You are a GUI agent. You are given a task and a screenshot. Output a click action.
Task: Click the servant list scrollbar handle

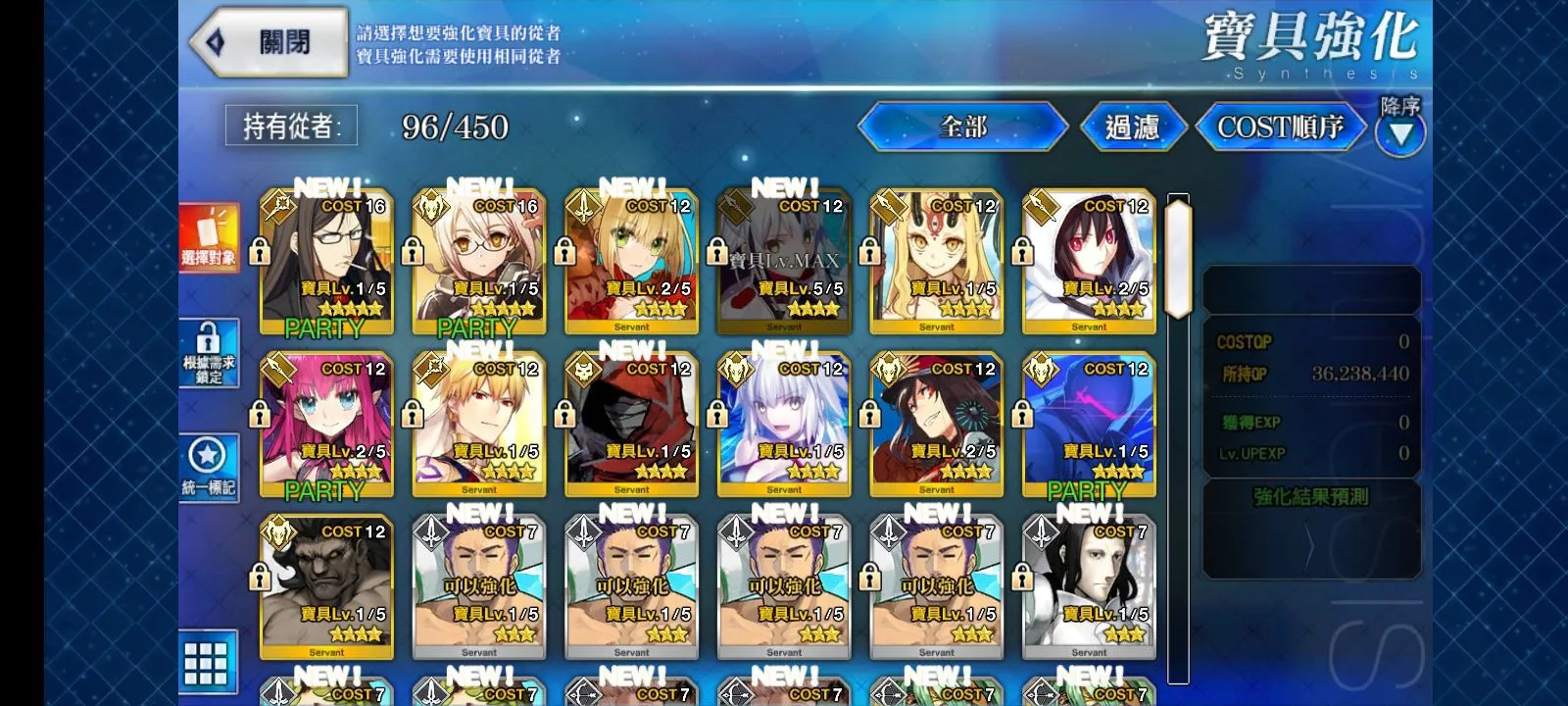[x=1178, y=255]
